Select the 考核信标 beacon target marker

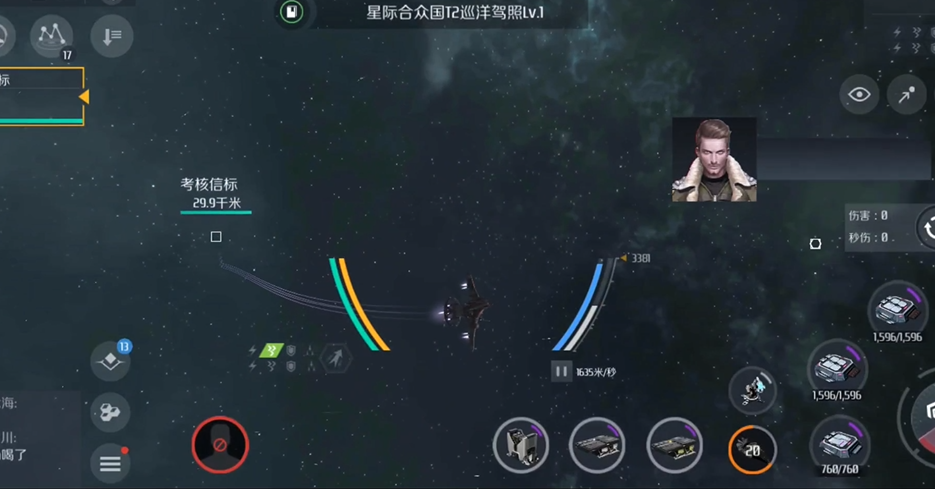click(x=216, y=237)
